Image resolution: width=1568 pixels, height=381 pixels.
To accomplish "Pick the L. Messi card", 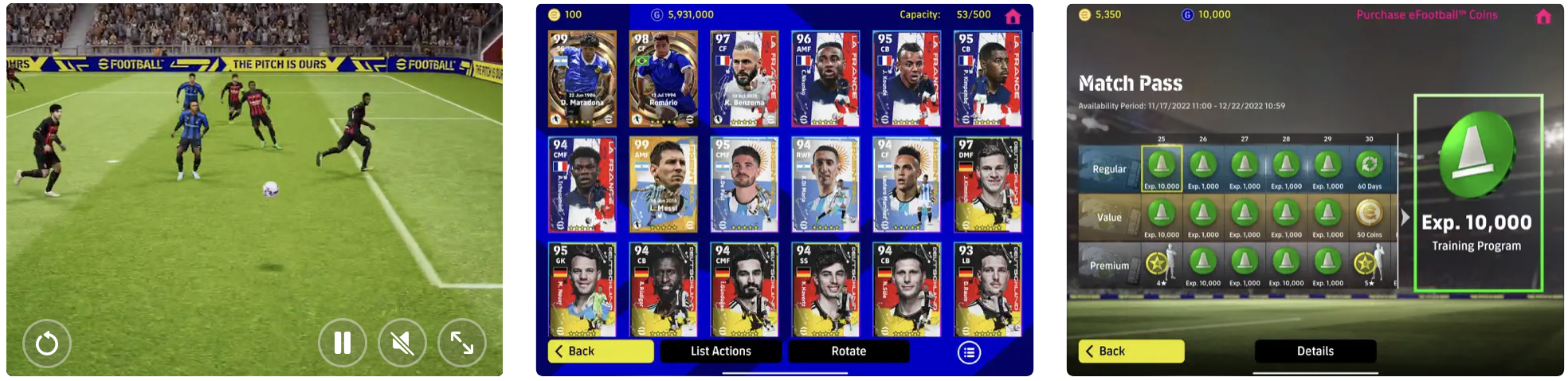I will pyautogui.click(x=664, y=185).
